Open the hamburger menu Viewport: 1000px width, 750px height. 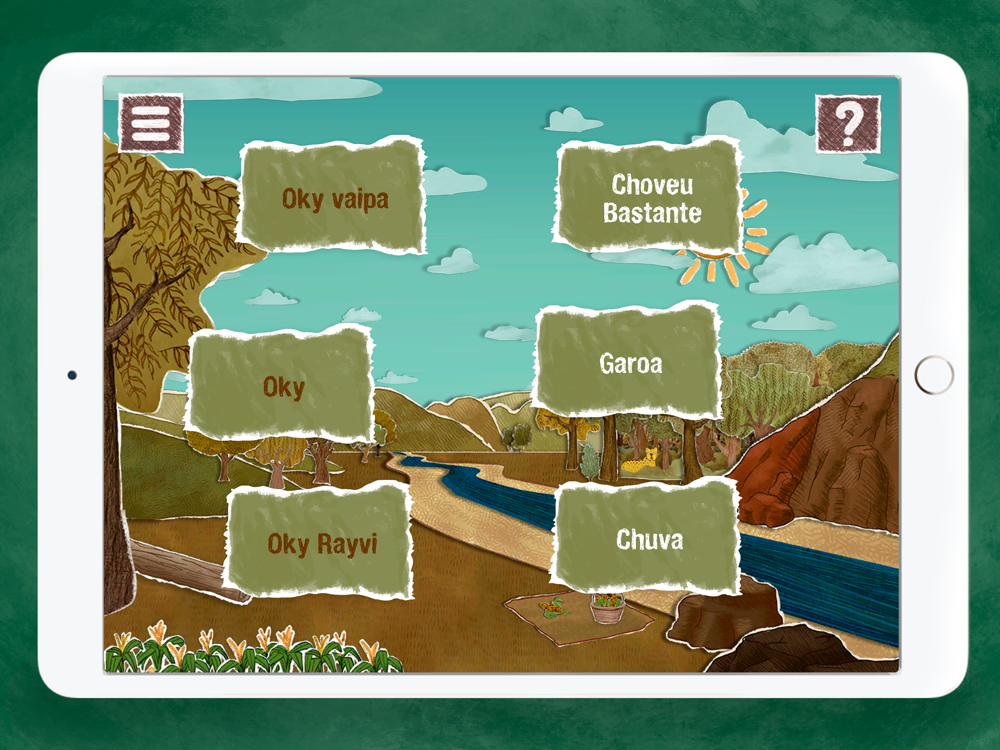point(151,124)
